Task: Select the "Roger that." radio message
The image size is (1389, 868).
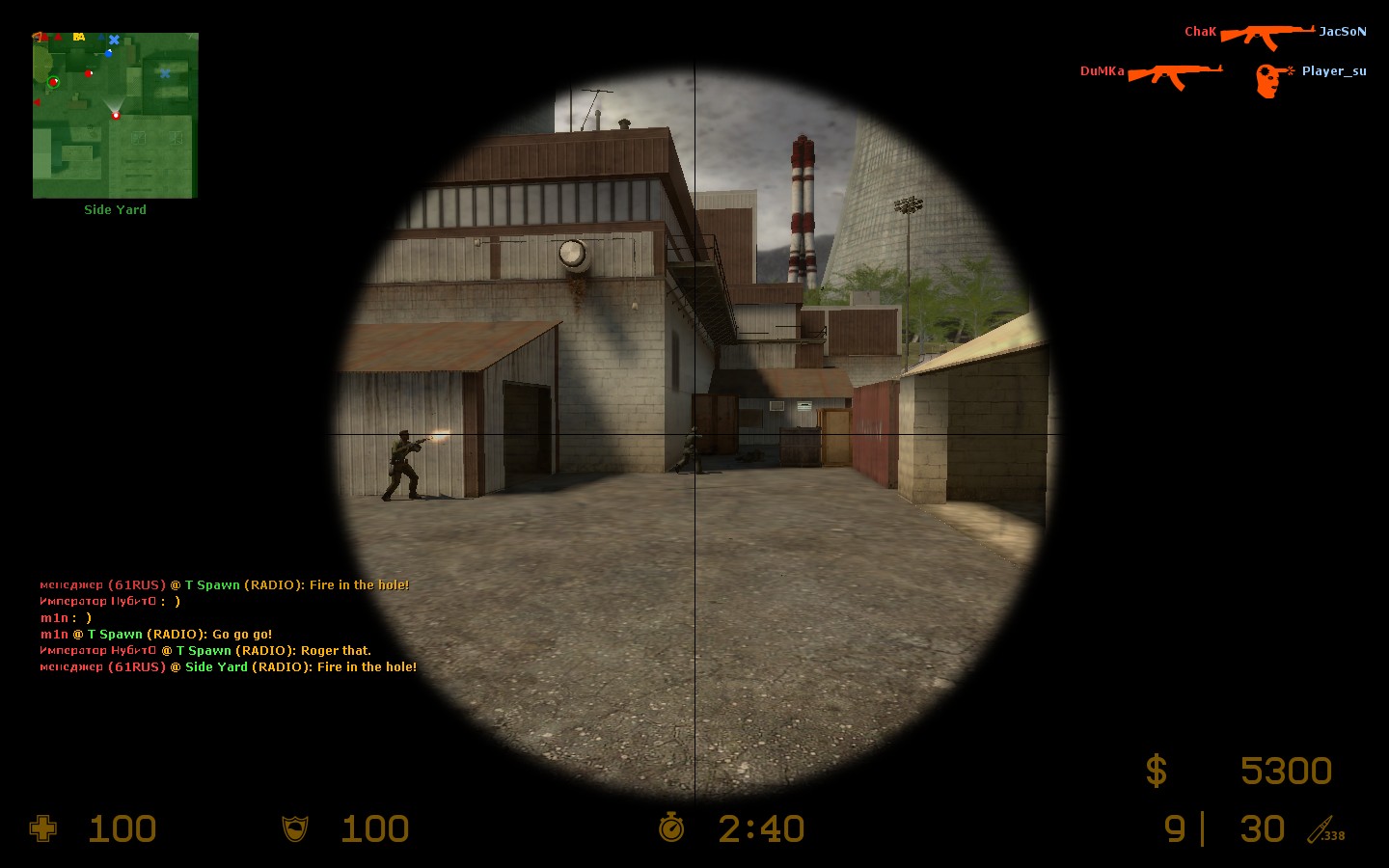Action: pyautogui.click(x=205, y=651)
